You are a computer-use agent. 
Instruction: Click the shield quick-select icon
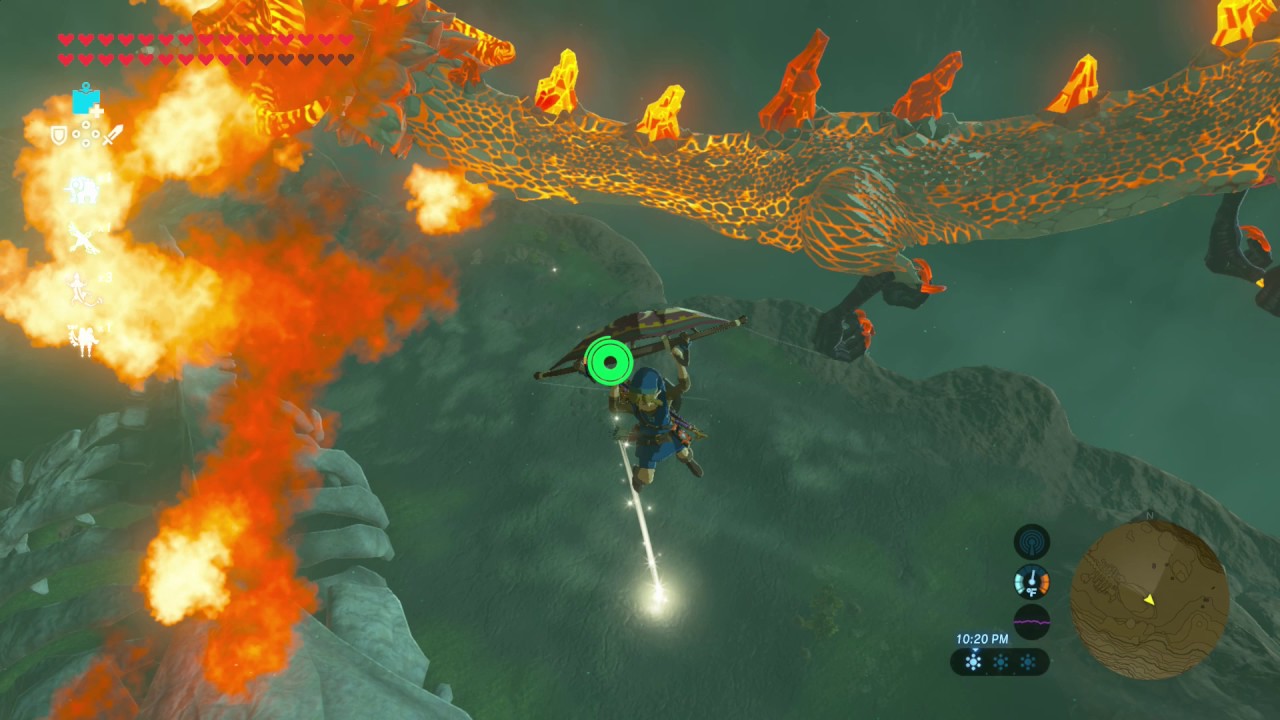pyautogui.click(x=59, y=134)
